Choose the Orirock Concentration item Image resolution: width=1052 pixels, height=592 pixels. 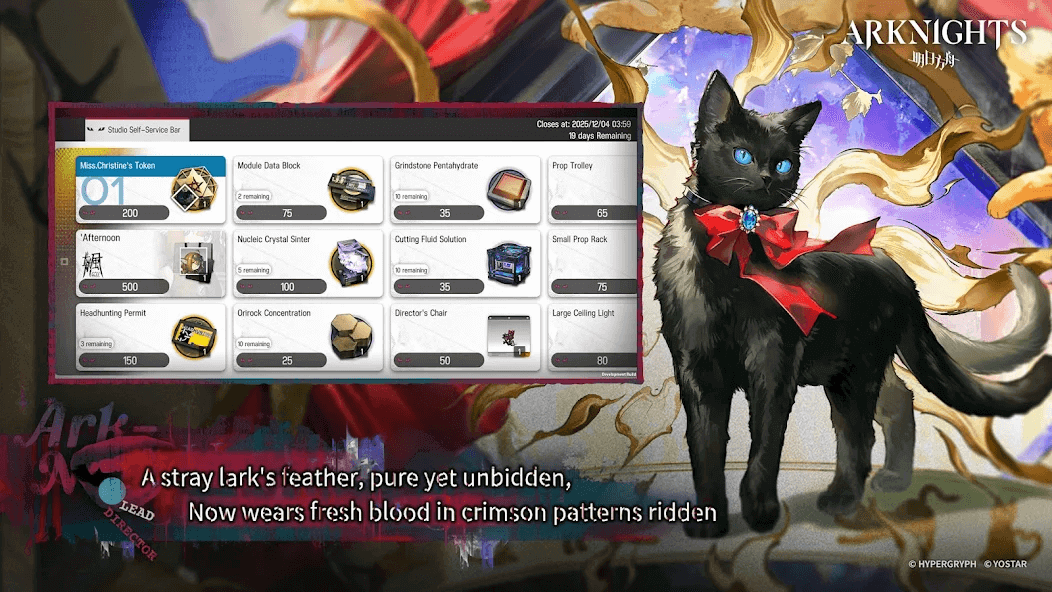pos(308,337)
